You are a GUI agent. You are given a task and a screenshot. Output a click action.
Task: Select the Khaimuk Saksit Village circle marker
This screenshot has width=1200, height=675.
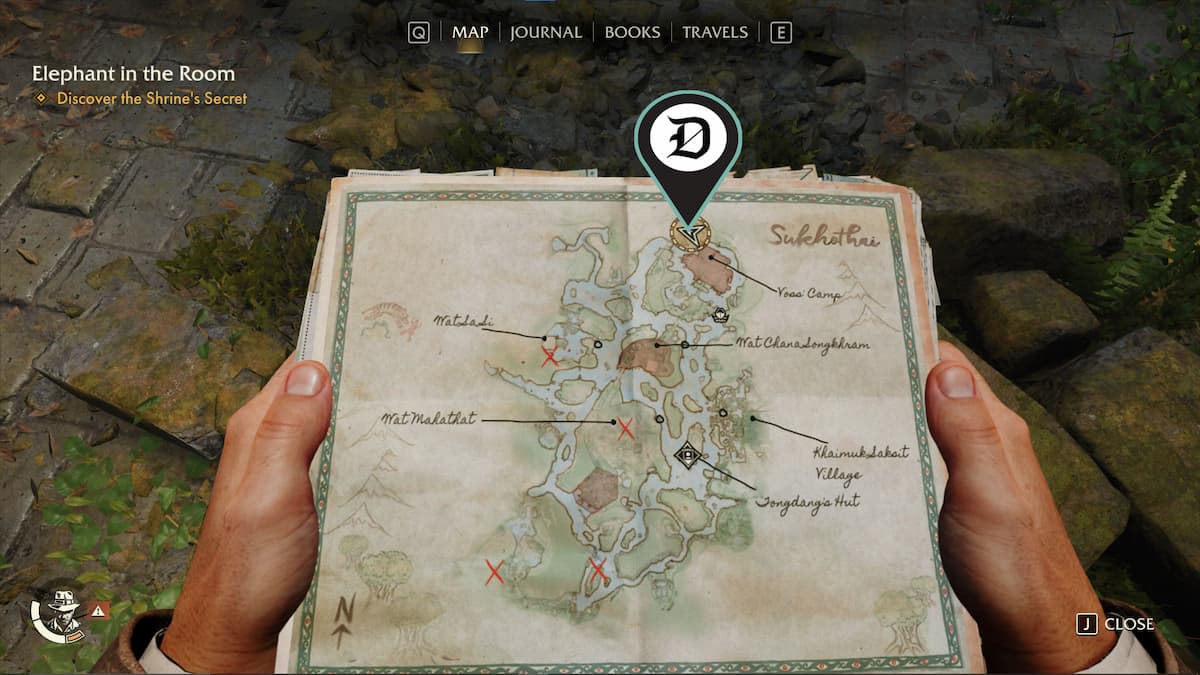[723, 412]
